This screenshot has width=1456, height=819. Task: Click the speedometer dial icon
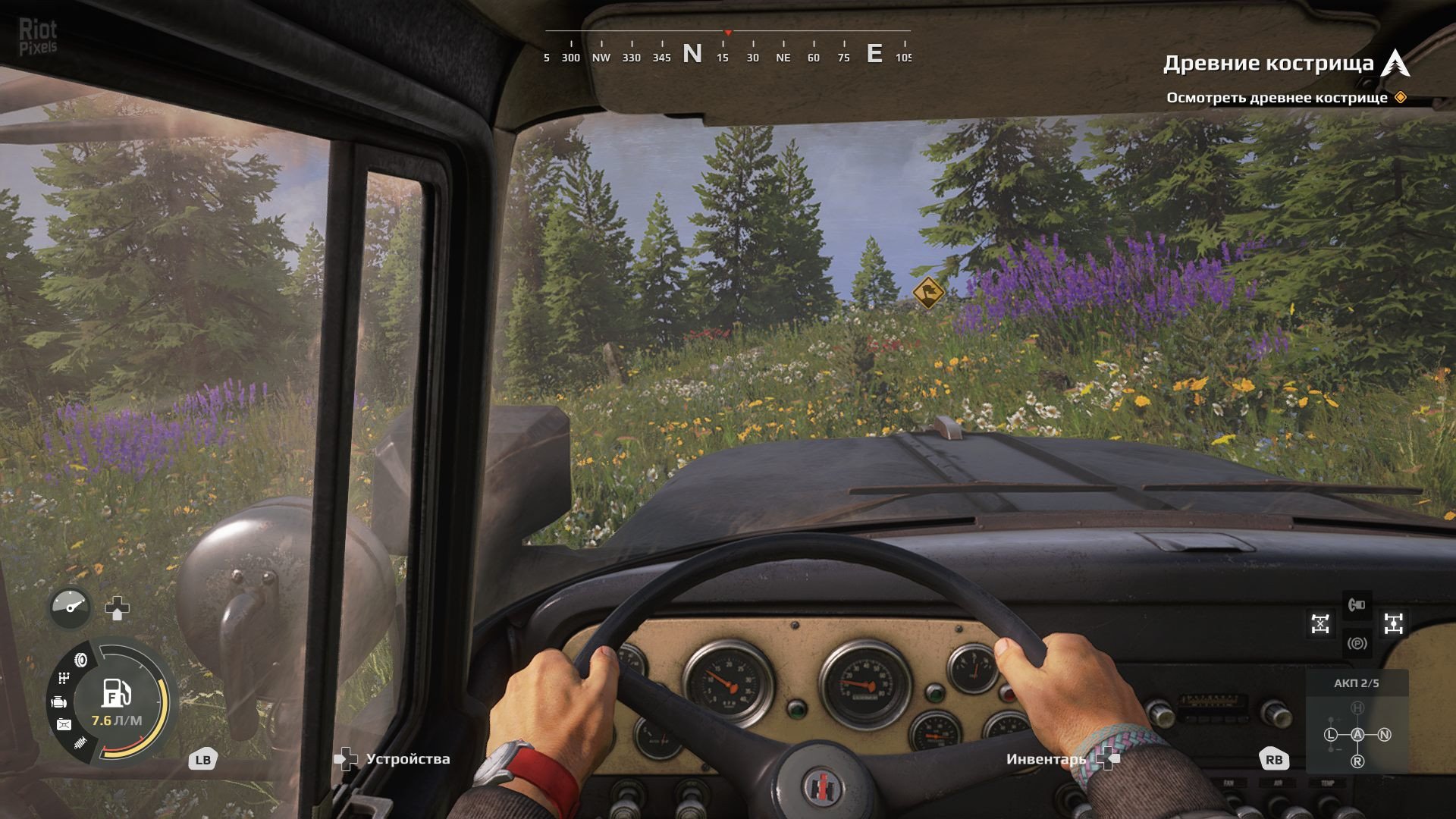[71, 607]
